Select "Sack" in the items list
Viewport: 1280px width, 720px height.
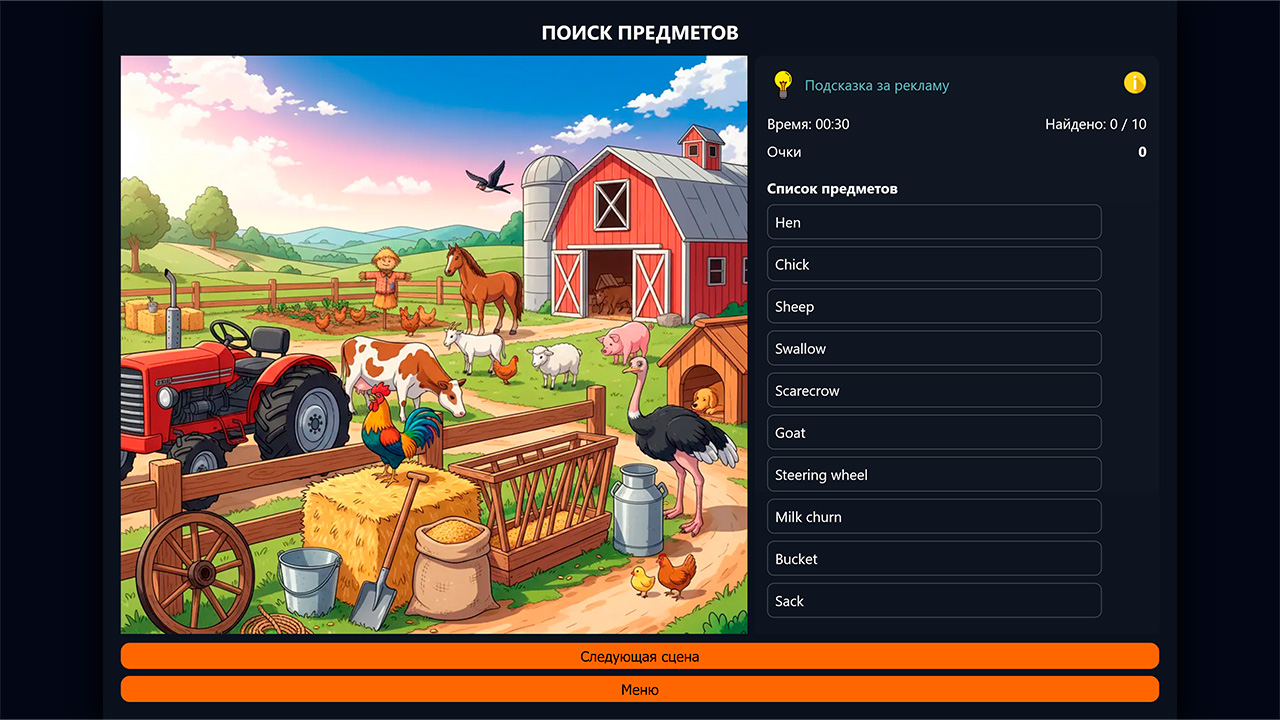pyautogui.click(x=933, y=600)
